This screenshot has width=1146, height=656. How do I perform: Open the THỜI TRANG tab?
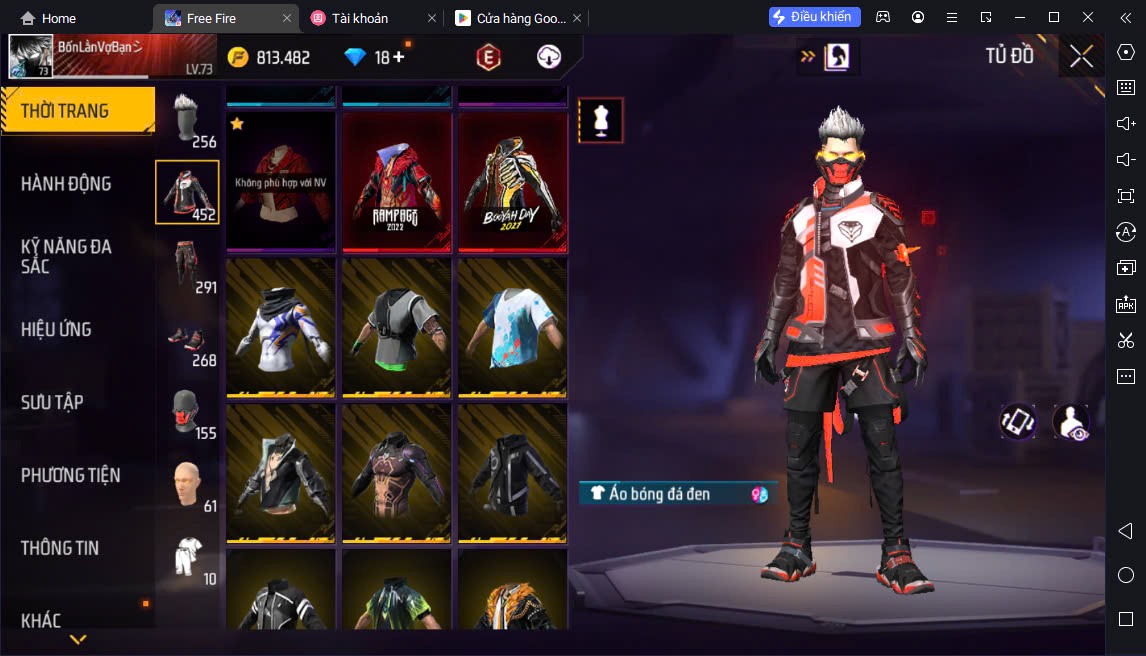click(x=77, y=111)
